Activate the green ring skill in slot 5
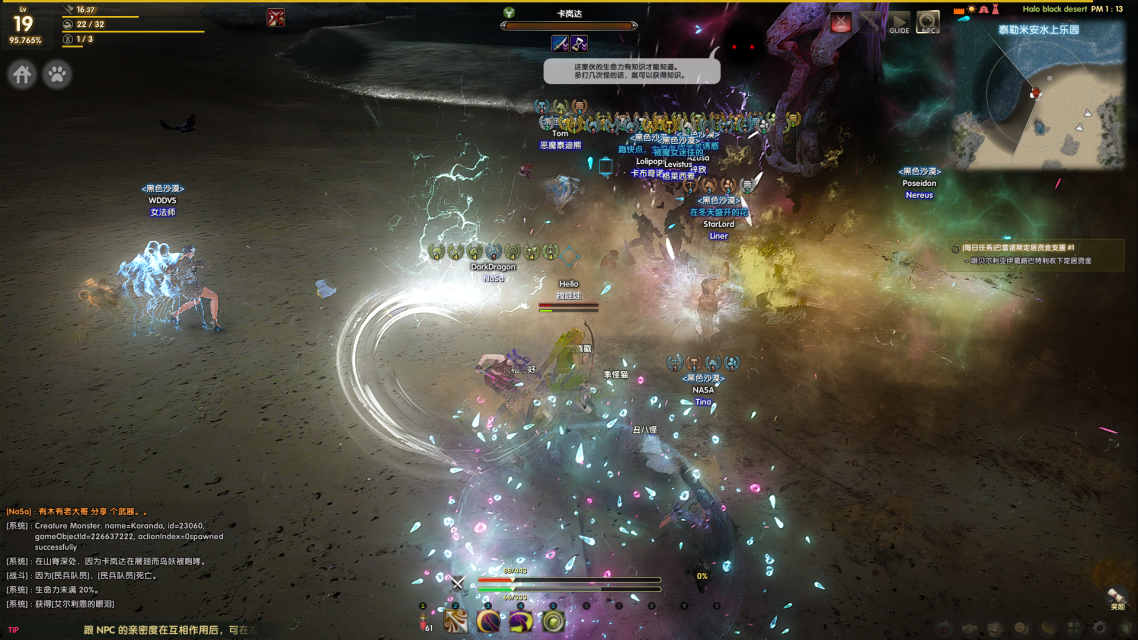 [x=553, y=621]
